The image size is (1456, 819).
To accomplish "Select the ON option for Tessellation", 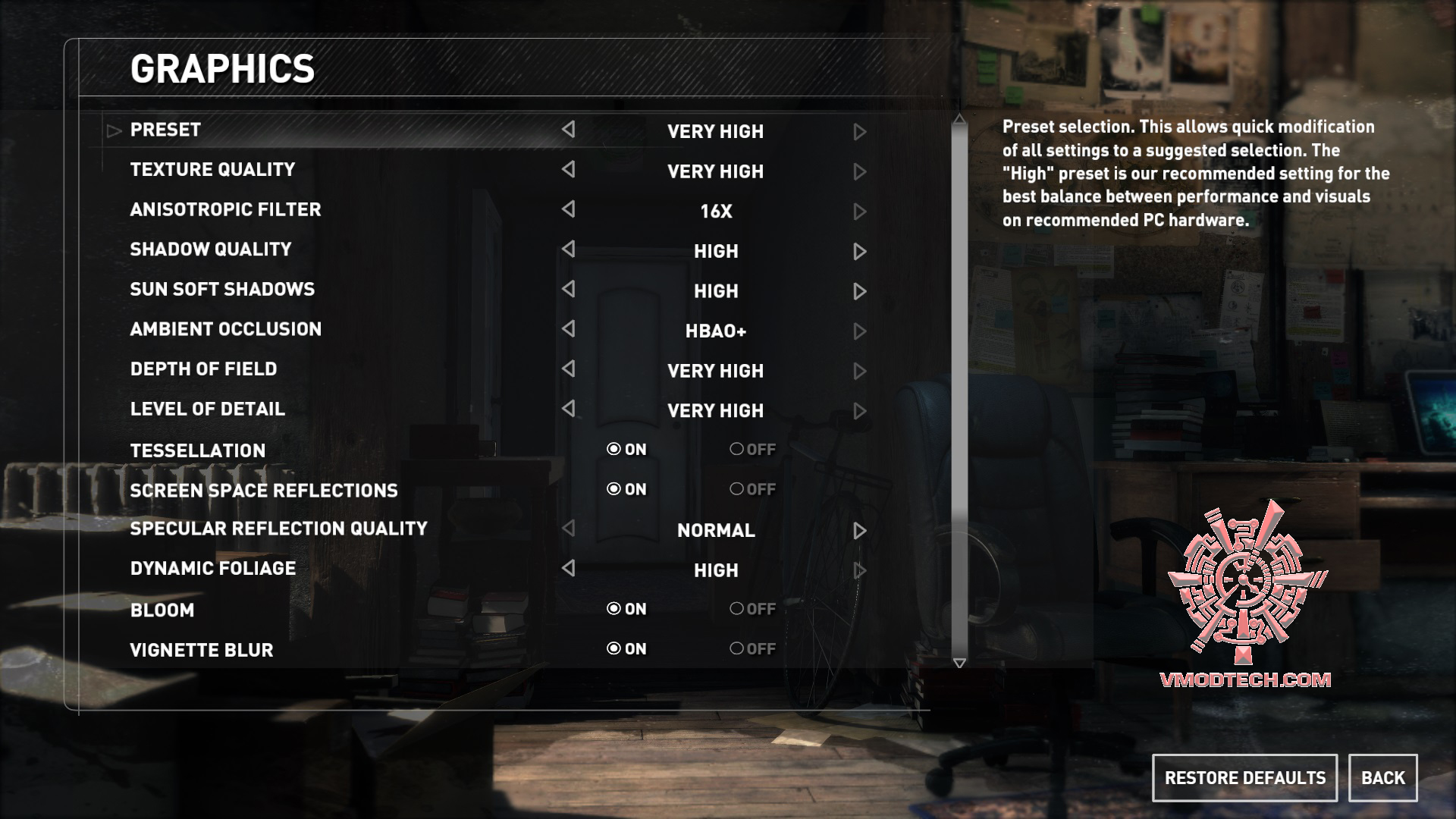I will [626, 449].
